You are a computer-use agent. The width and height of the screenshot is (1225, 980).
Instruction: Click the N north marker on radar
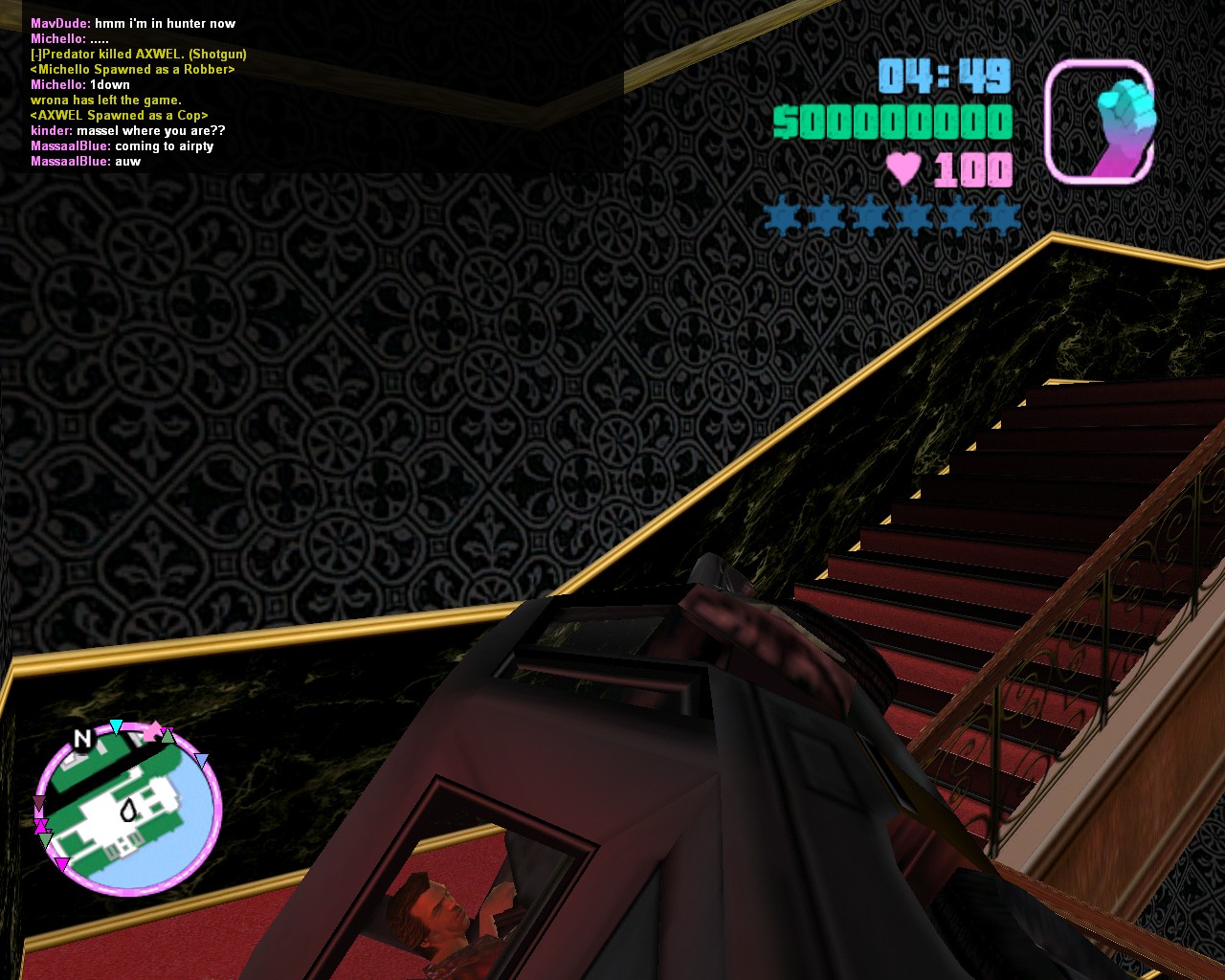[82, 739]
